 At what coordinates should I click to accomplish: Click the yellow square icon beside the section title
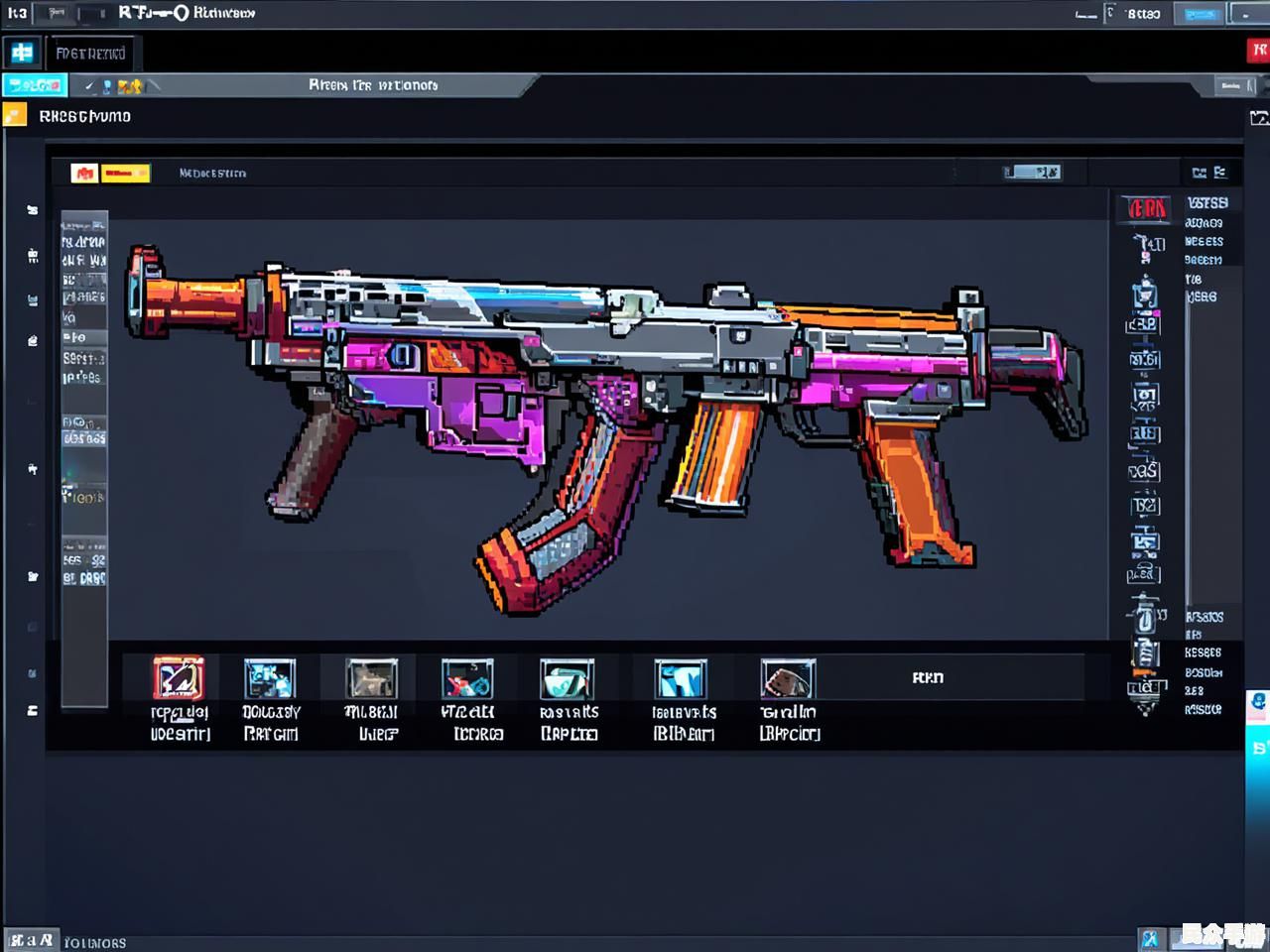click(x=15, y=116)
